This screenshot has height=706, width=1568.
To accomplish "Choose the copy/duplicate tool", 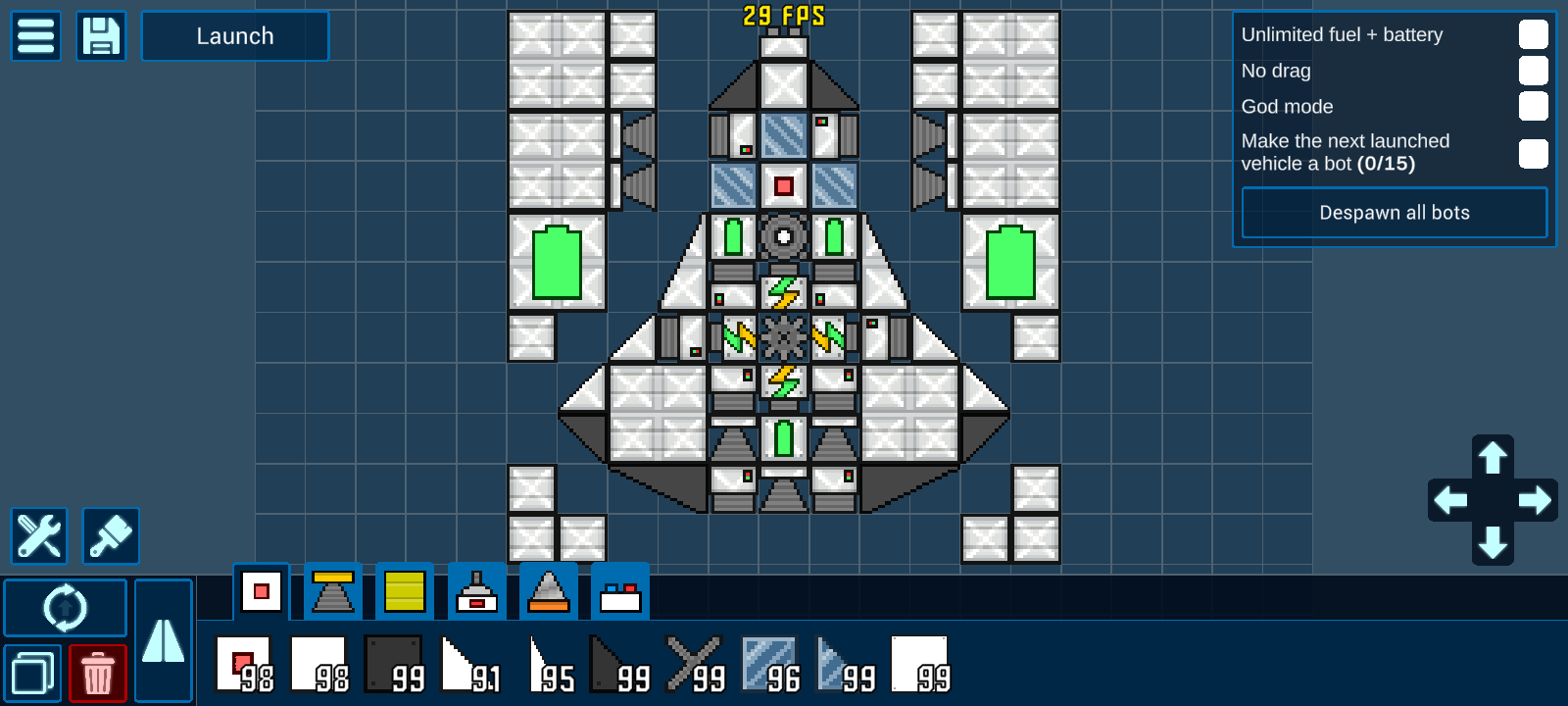I will [x=32, y=675].
